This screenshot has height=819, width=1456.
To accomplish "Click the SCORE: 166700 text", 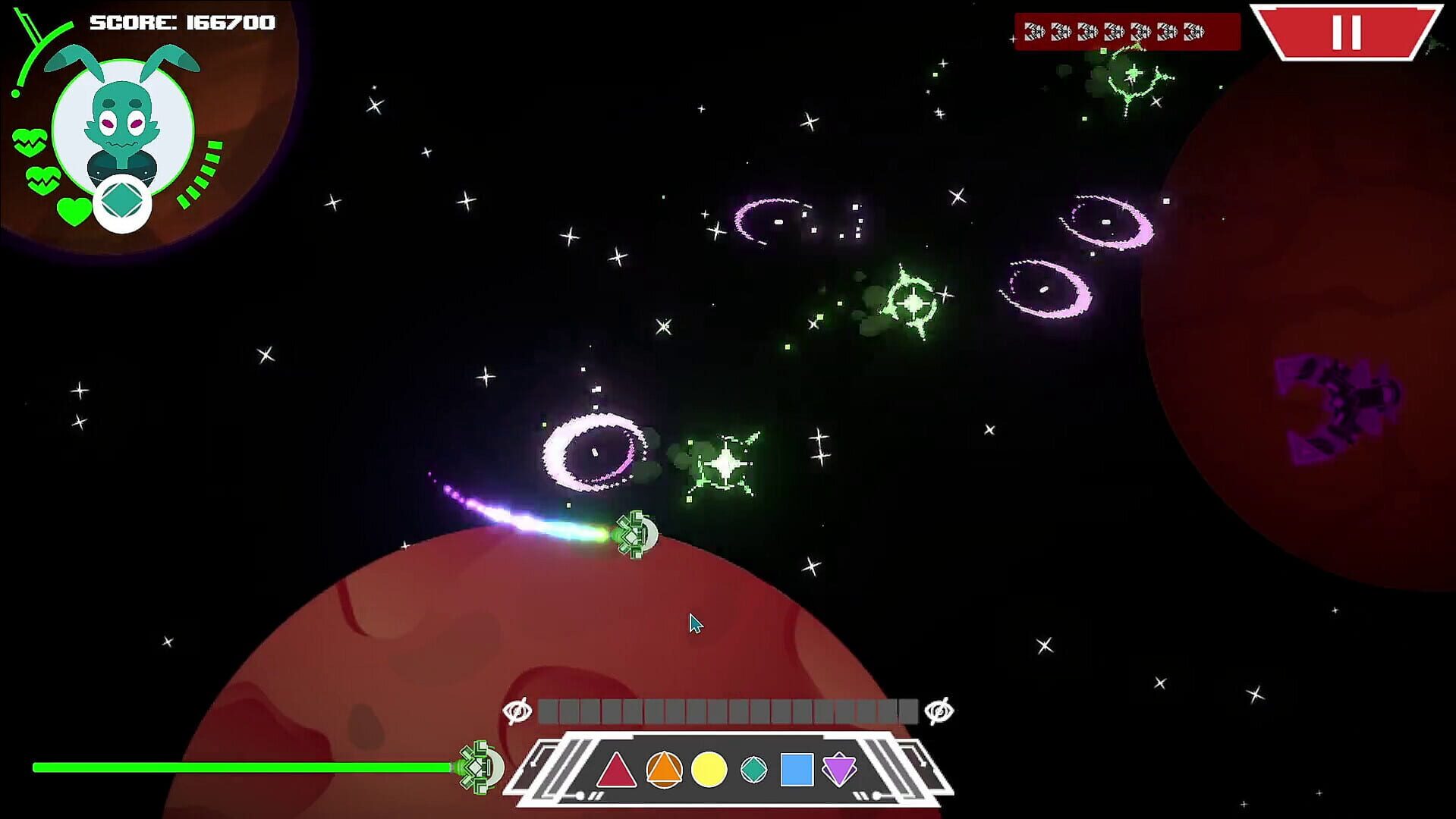I will pyautogui.click(x=182, y=22).
